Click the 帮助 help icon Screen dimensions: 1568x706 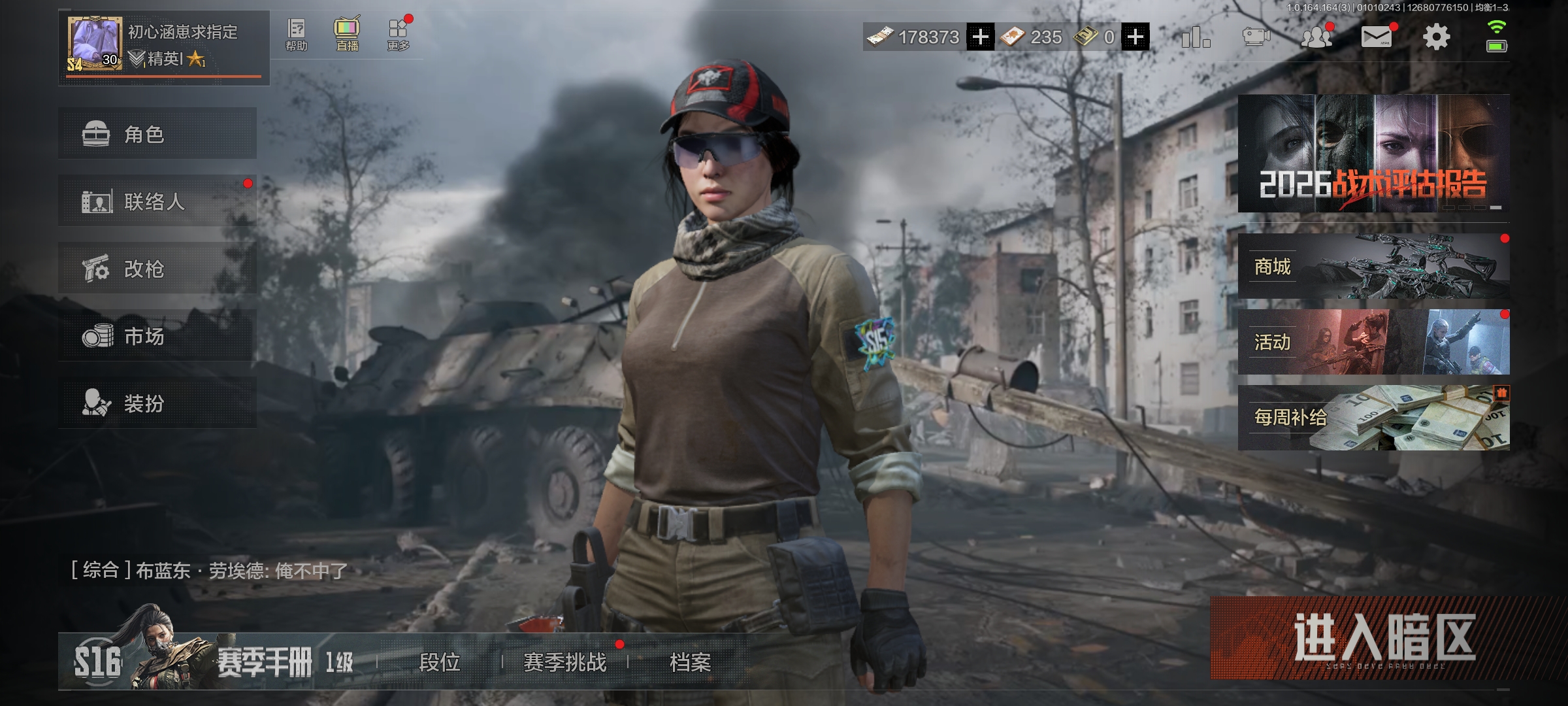(x=296, y=35)
